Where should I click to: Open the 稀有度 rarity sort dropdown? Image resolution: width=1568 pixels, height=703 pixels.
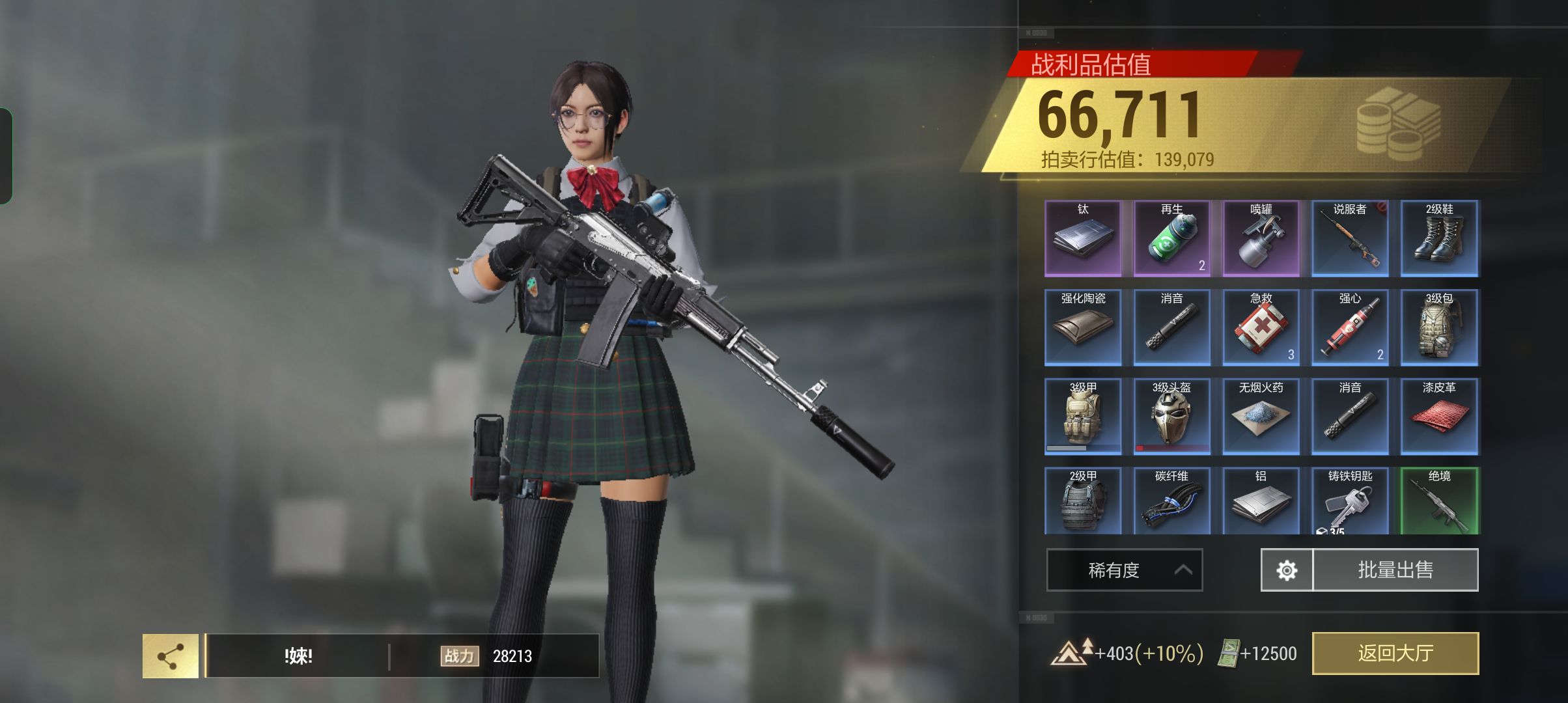click(1124, 570)
